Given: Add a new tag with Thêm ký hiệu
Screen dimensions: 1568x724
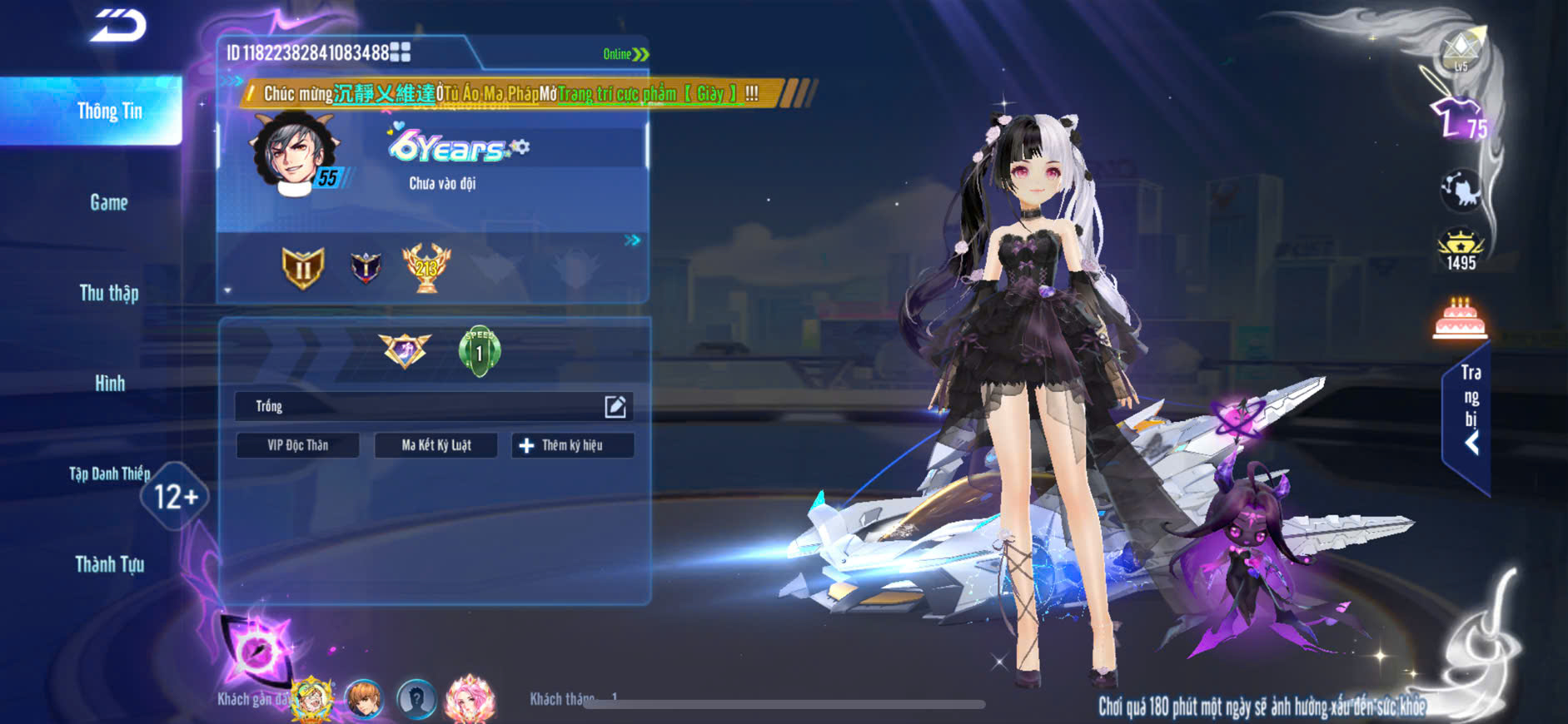Looking at the screenshot, I should [572, 445].
